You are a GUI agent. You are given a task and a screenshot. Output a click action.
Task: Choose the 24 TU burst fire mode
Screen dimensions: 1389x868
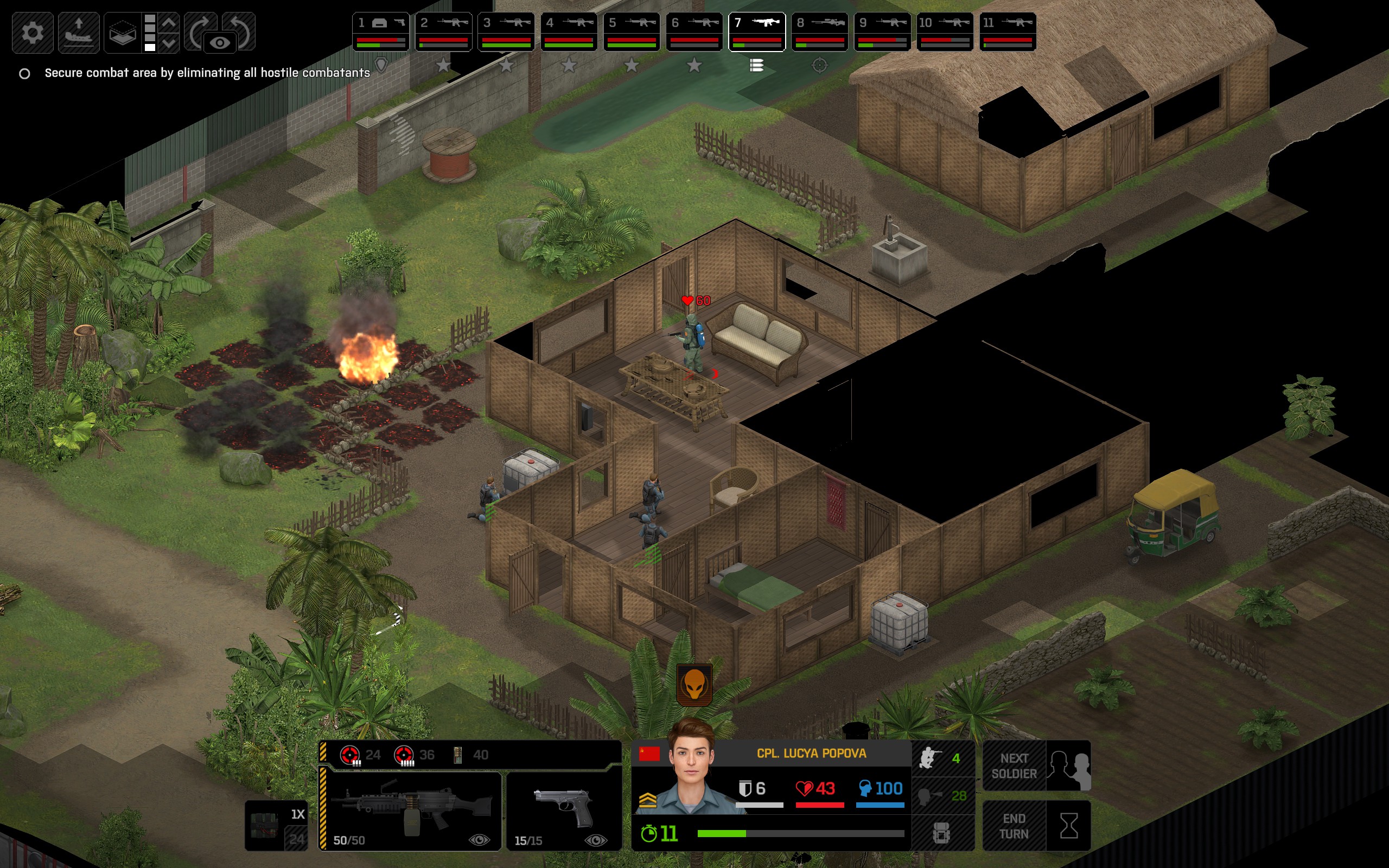pyautogui.click(x=360, y=755)
